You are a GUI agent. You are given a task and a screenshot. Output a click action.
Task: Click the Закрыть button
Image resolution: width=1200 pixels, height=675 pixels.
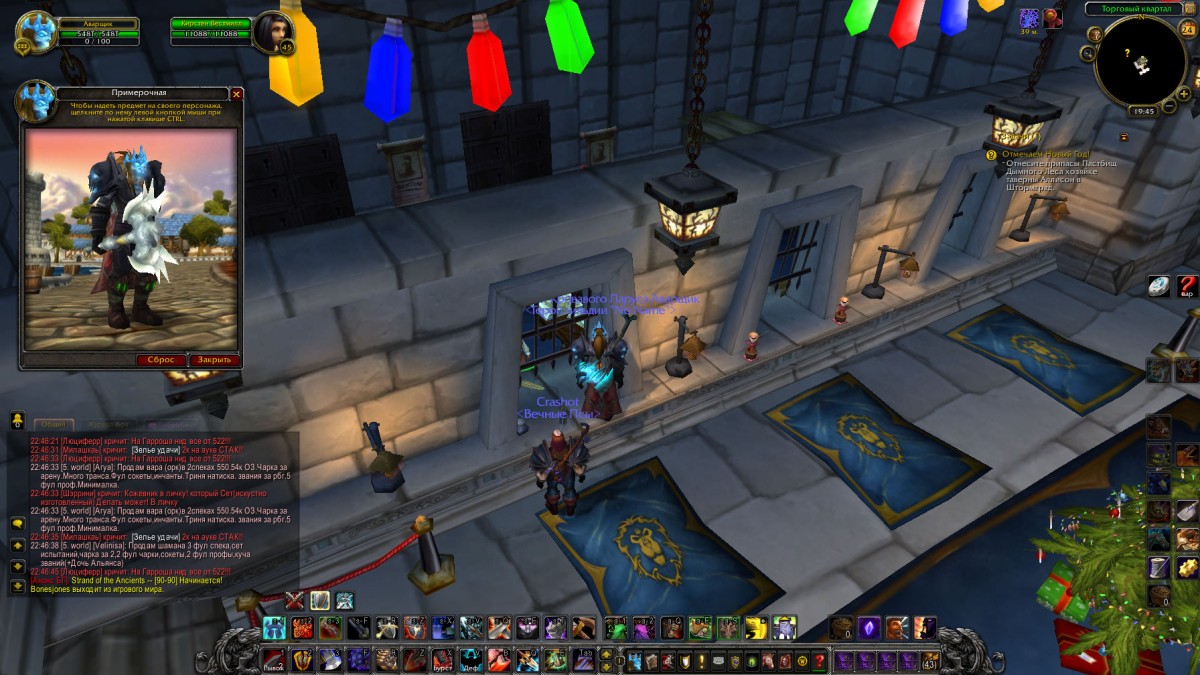click(x=214, y=360)
